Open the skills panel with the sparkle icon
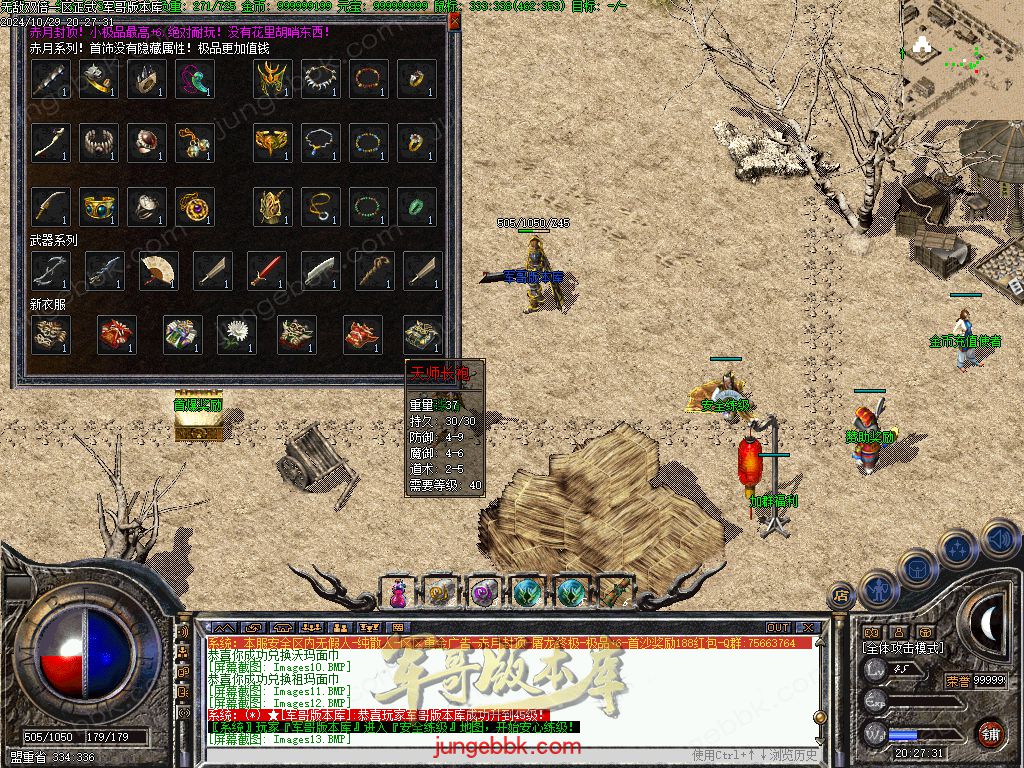This screenshot has width=1024, height=768. point(958,548)
